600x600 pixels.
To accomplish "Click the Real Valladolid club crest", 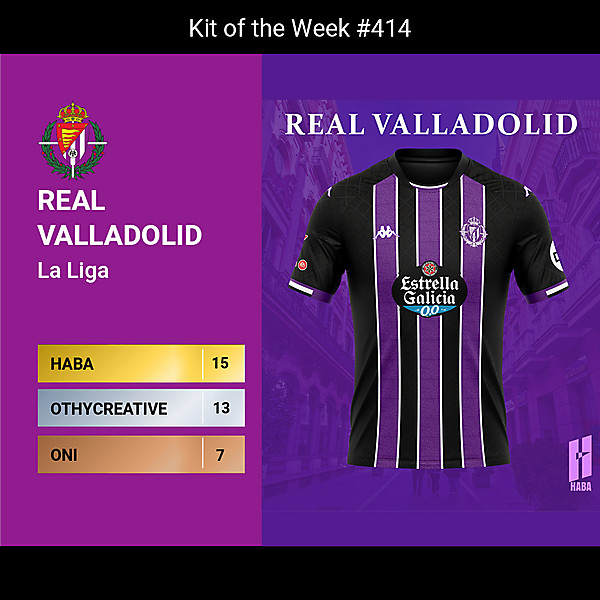I will [x=72, y=137].
